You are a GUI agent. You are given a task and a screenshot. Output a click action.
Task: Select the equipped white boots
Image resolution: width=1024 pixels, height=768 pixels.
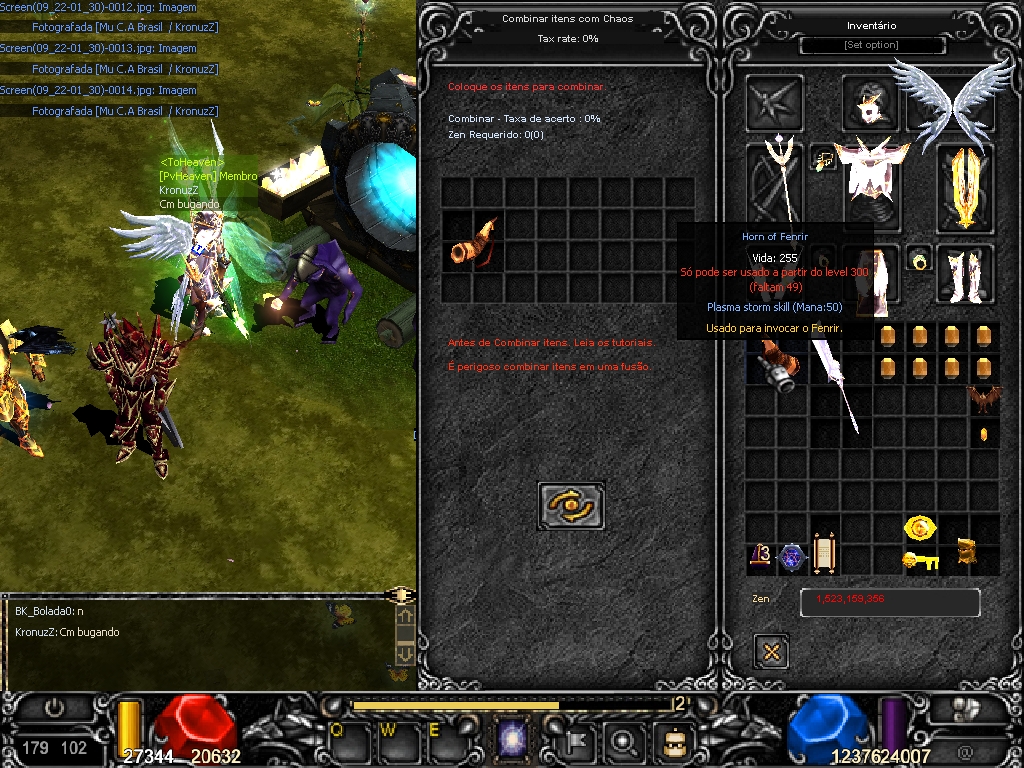[964, 273]
